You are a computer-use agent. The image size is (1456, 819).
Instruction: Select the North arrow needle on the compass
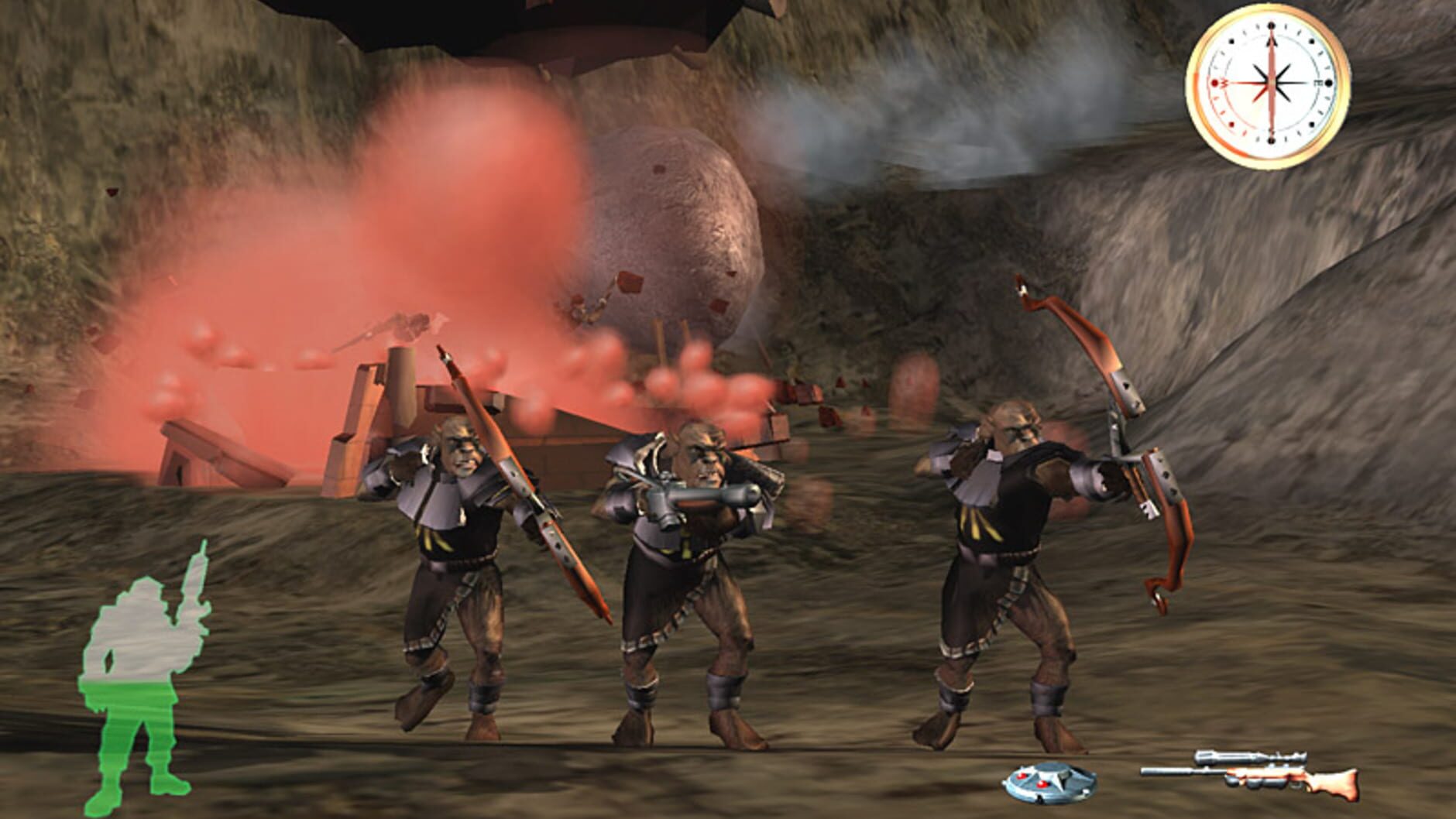click(x=1272, y=46)
